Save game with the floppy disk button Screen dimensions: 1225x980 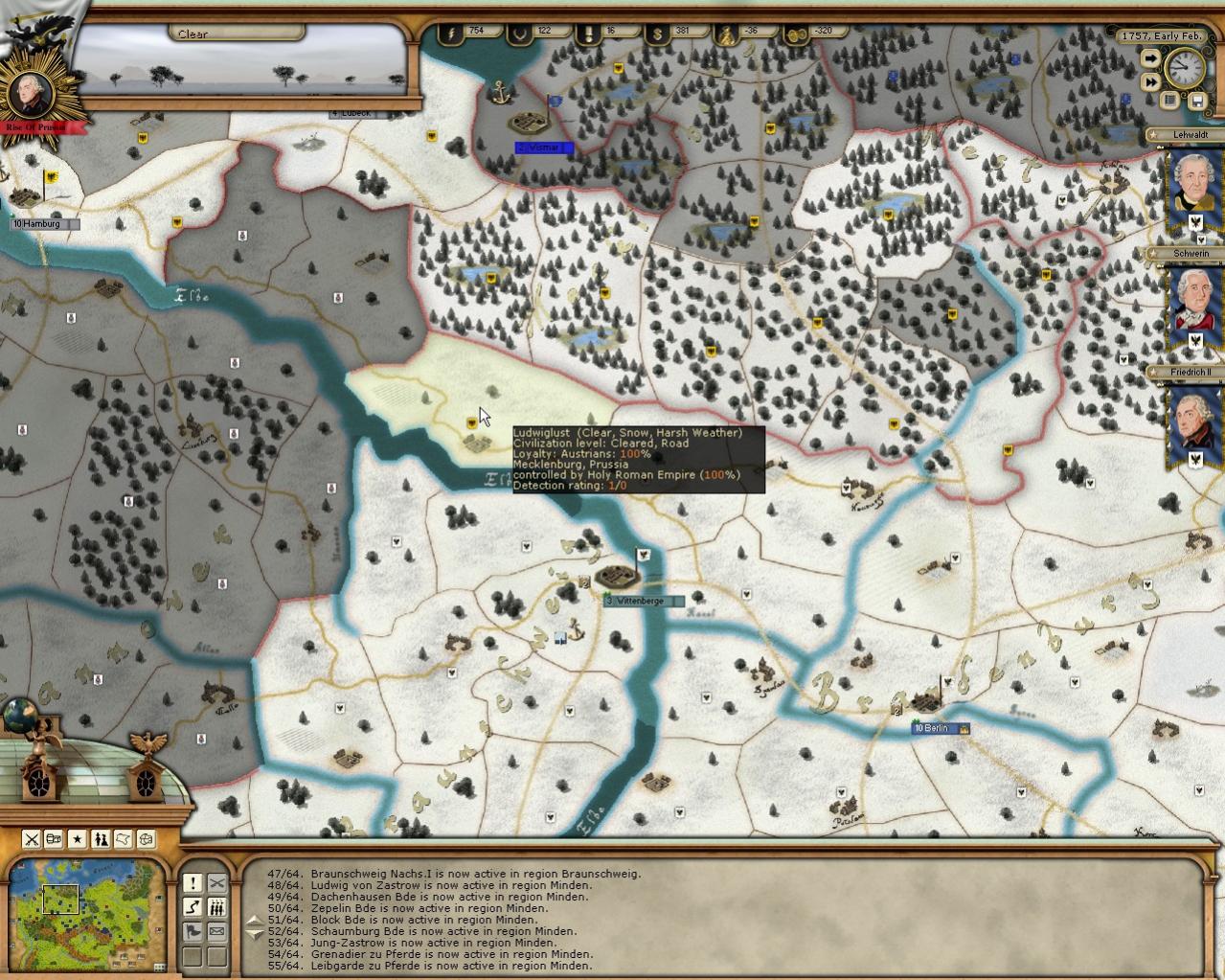click(x=1196, y=100)
